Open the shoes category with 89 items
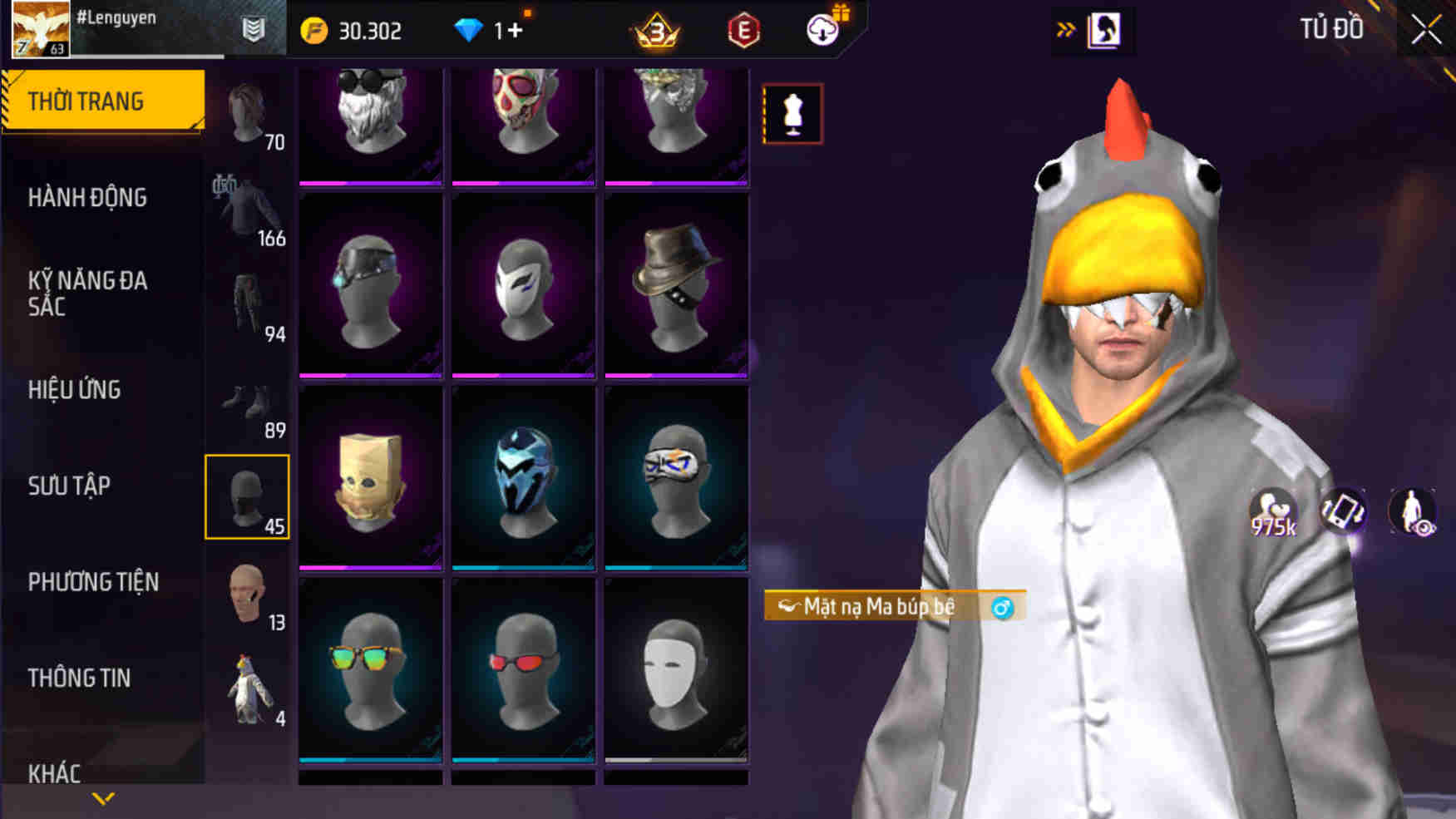The height and width of the screenshot is (819, 1456). pos(249,403)
